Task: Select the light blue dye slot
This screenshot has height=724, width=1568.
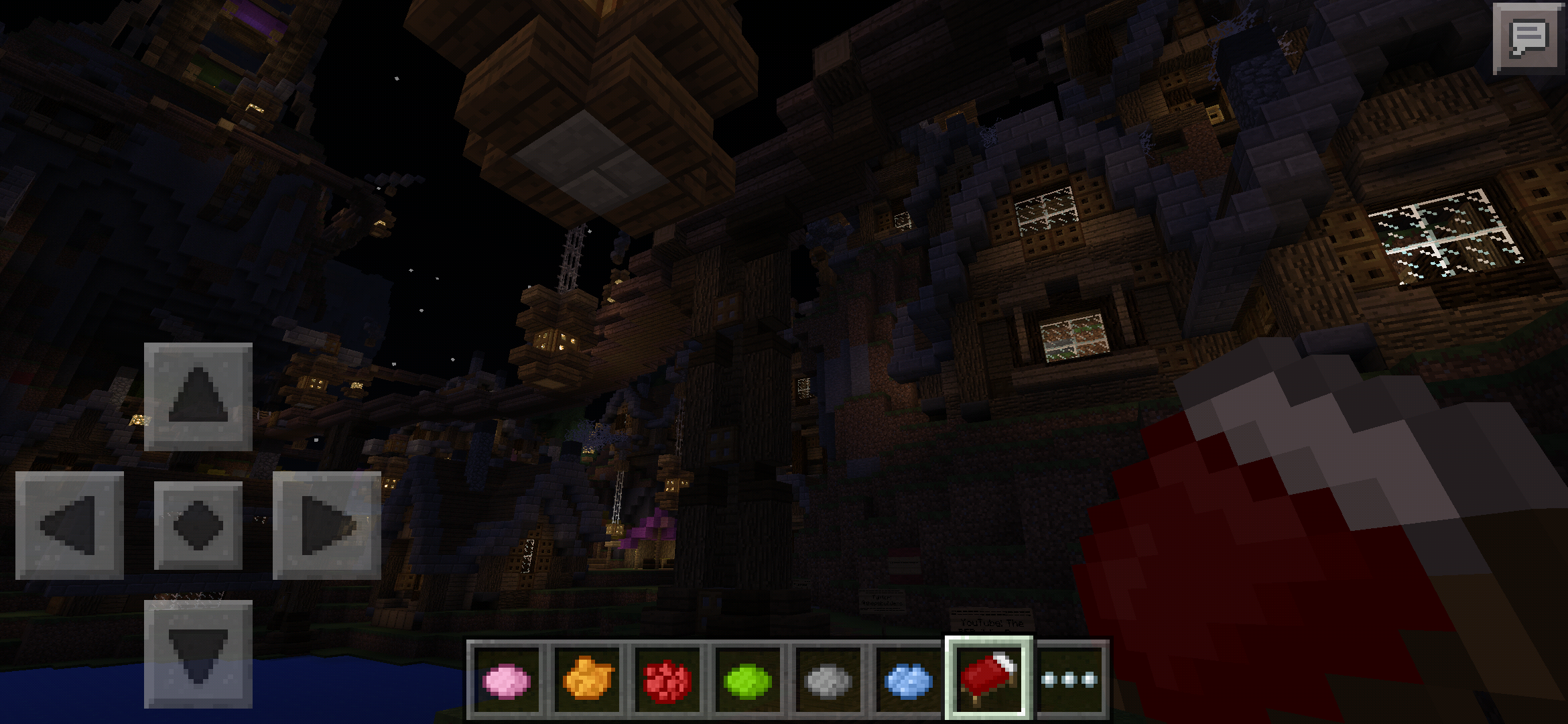Action: 907,680
